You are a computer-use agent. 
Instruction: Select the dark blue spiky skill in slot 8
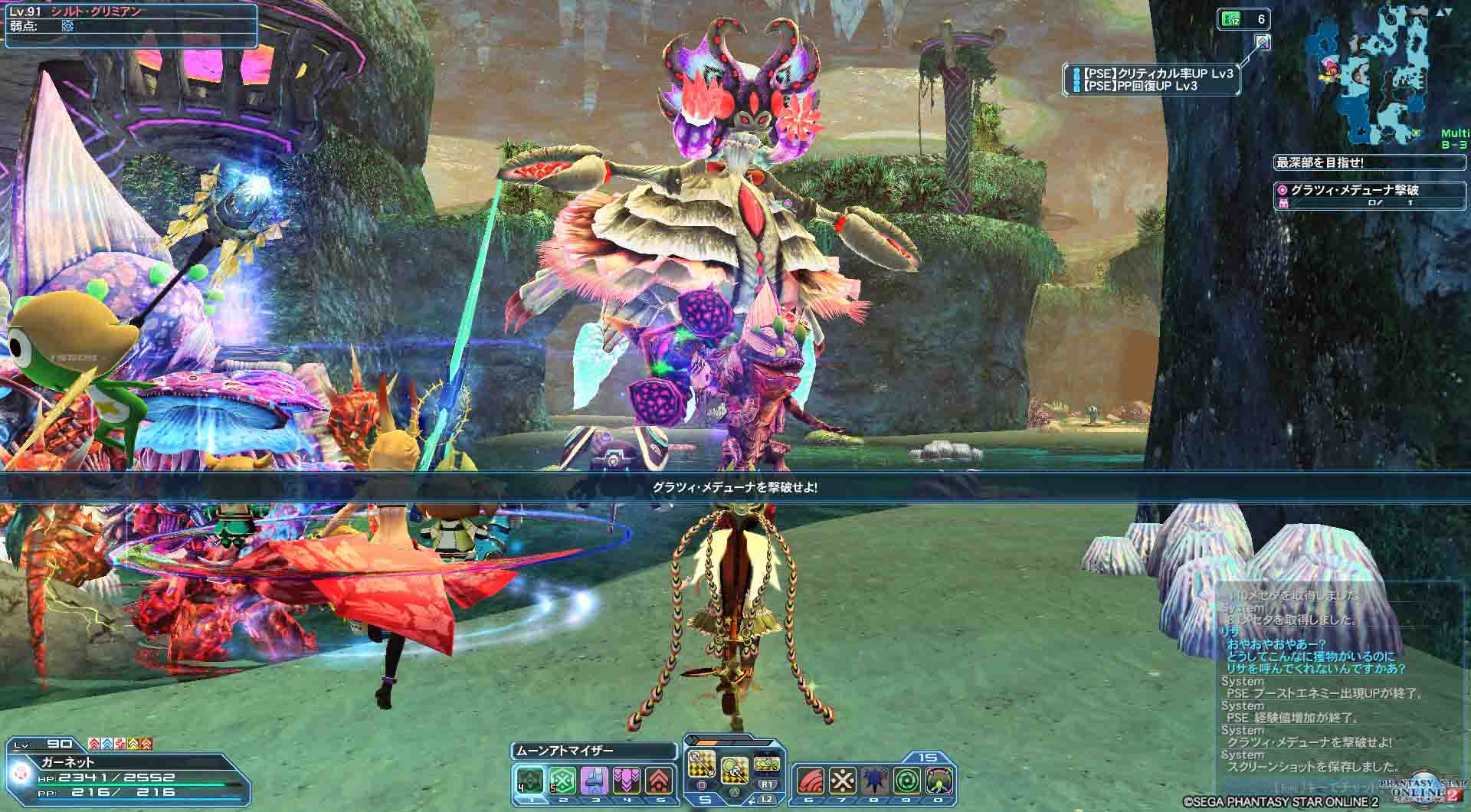(x=875, y=781)
